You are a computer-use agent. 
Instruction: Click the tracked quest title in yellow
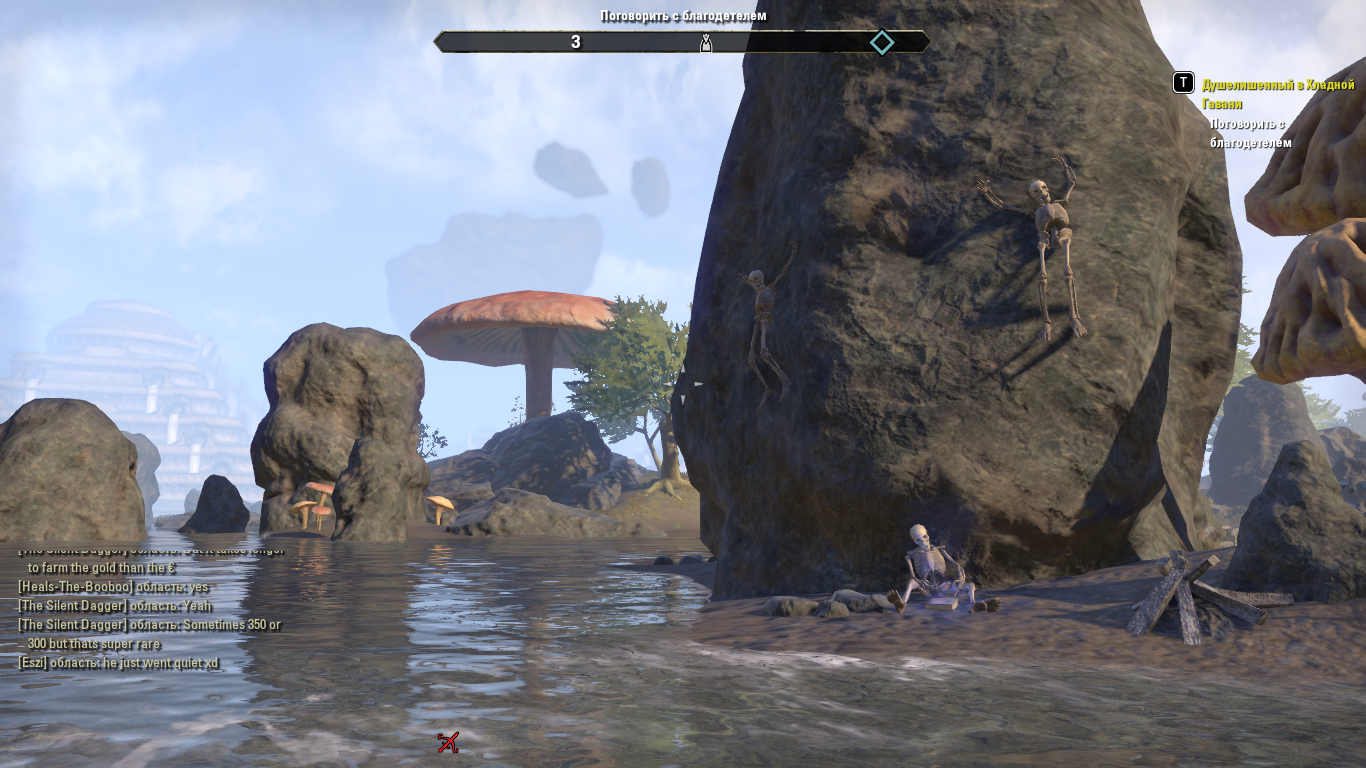point(1277,94)
